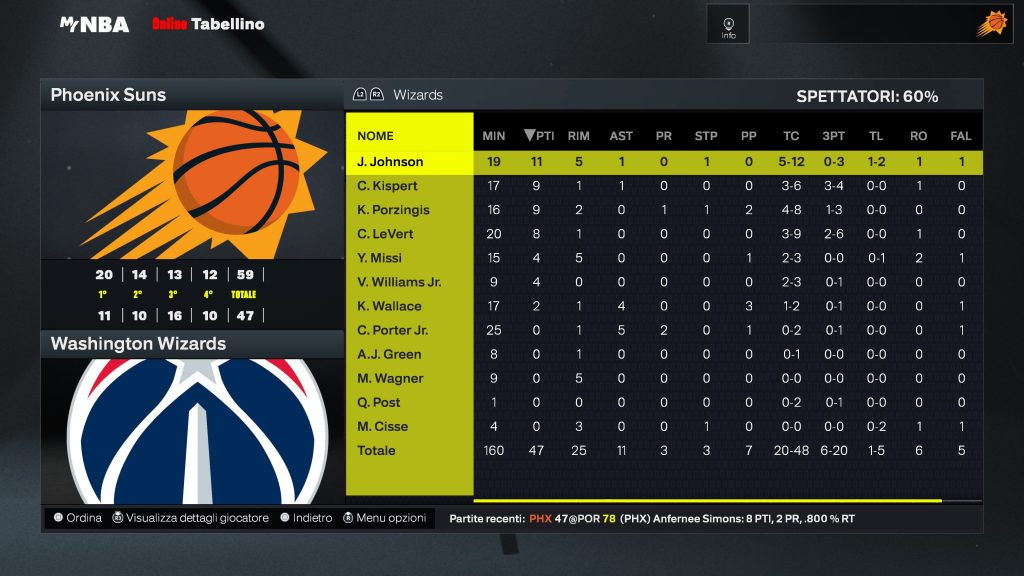Viewport: 1024px width, 576px height.
Task: Sort by the MIN minutes column header
Action: tap(494, 136)
